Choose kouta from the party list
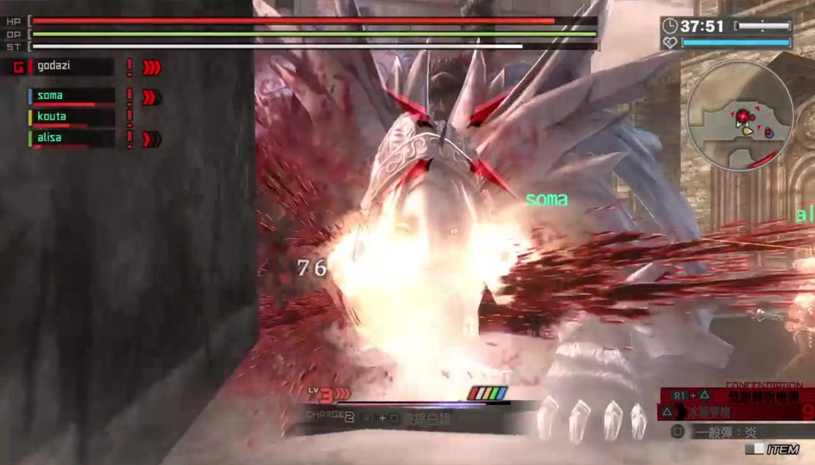 [70, 117]
